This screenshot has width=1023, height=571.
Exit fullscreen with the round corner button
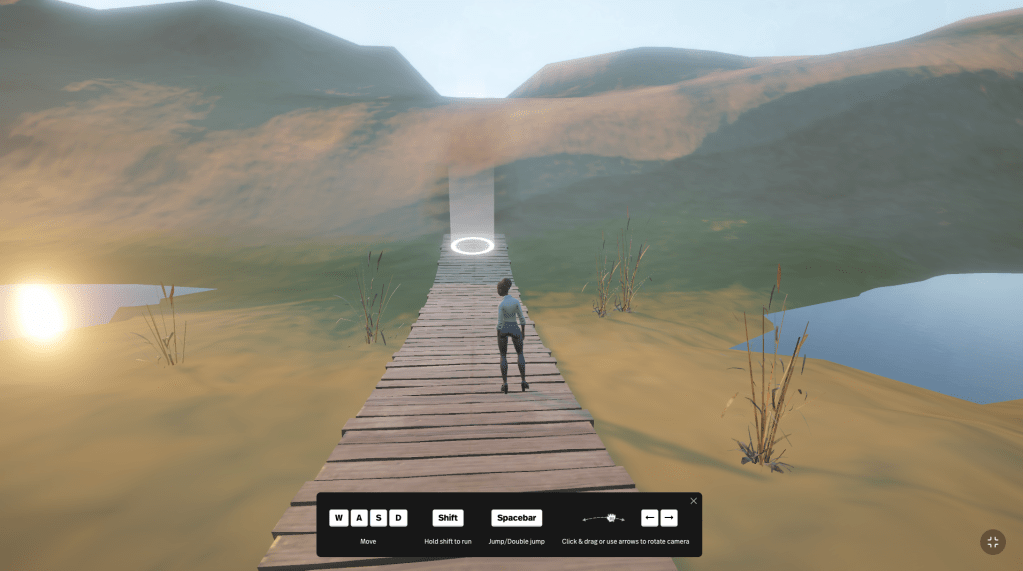coord(992,542)
